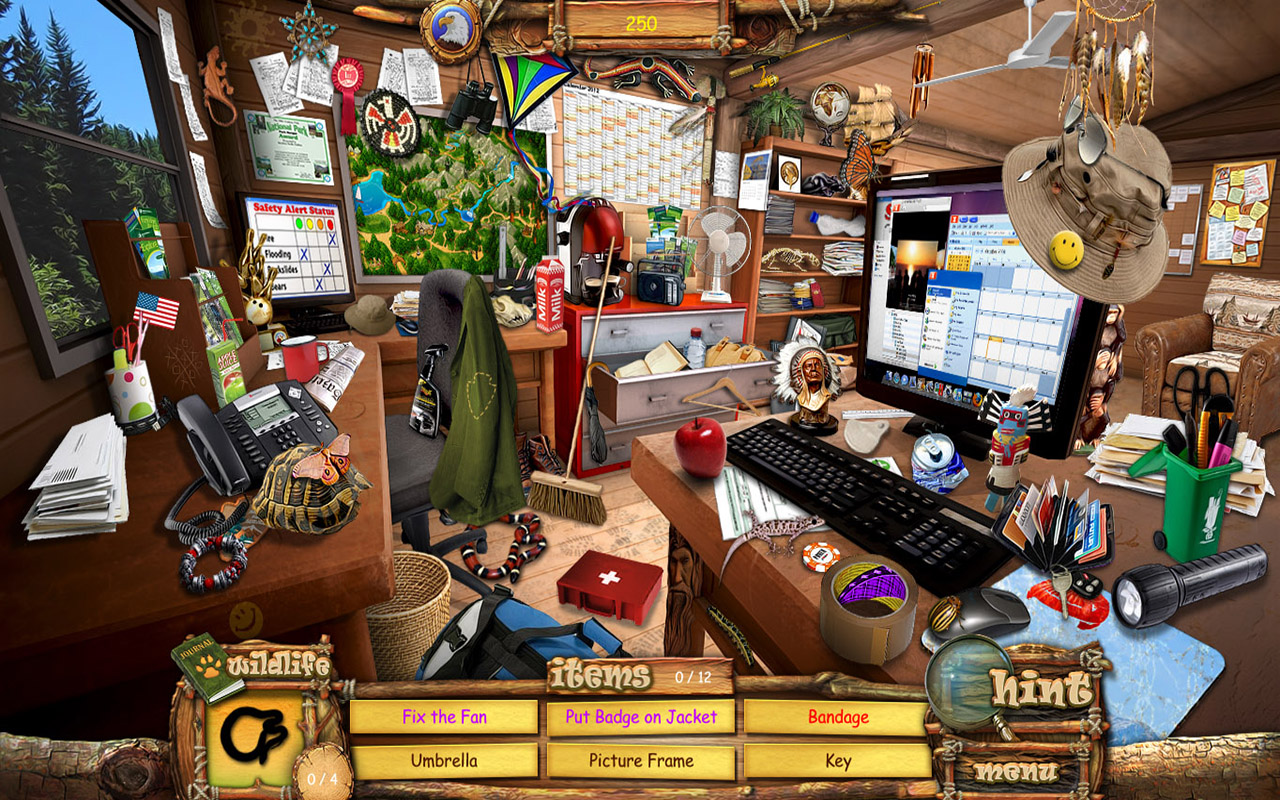This screenshot has width=1280, height=800.
Task: Open the Menu button
Action: (x=1018, y=768)
